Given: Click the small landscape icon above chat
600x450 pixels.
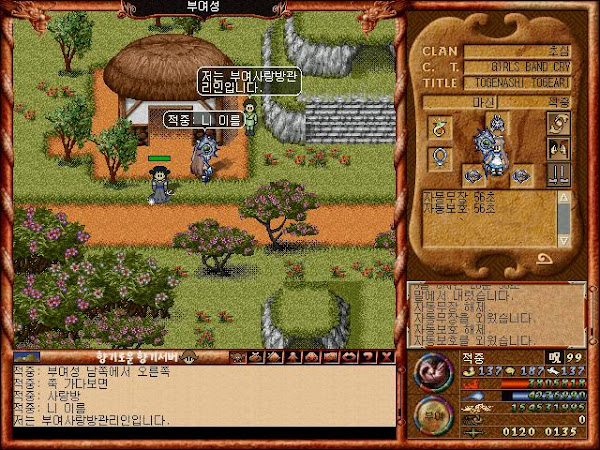Looking at the screenshot, I should point(27,356).
